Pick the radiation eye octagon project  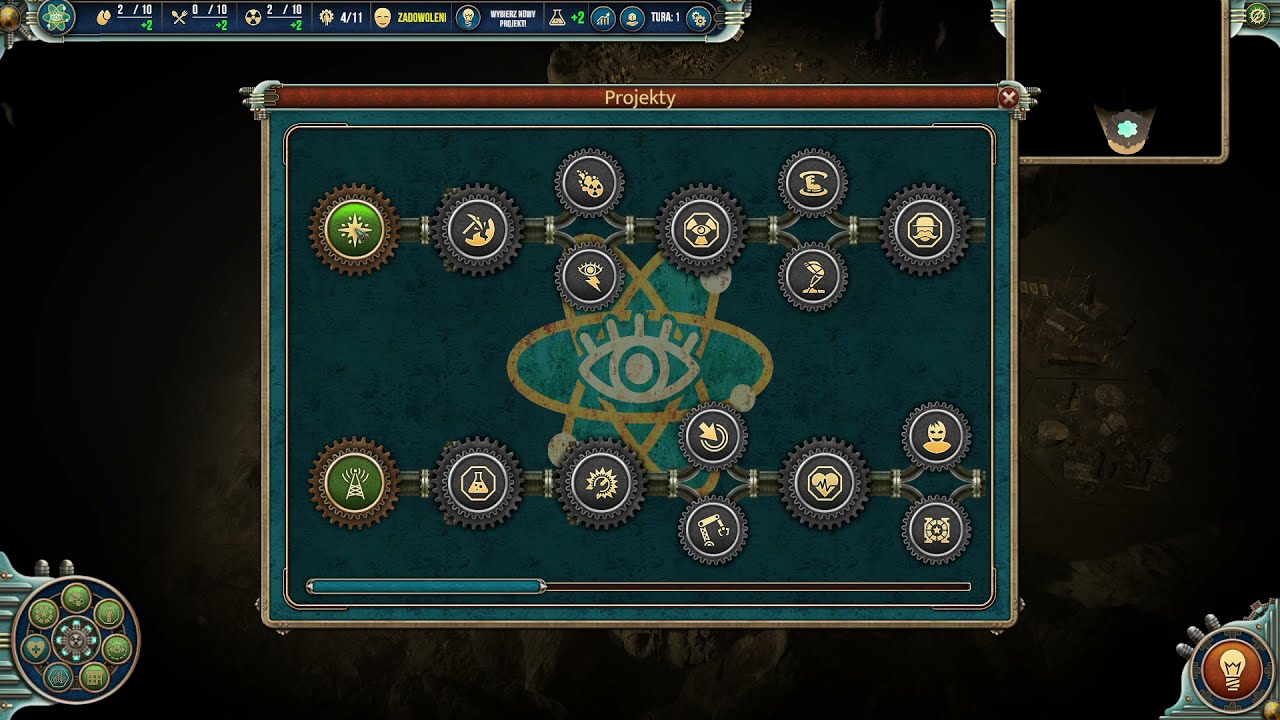[701, 230]
